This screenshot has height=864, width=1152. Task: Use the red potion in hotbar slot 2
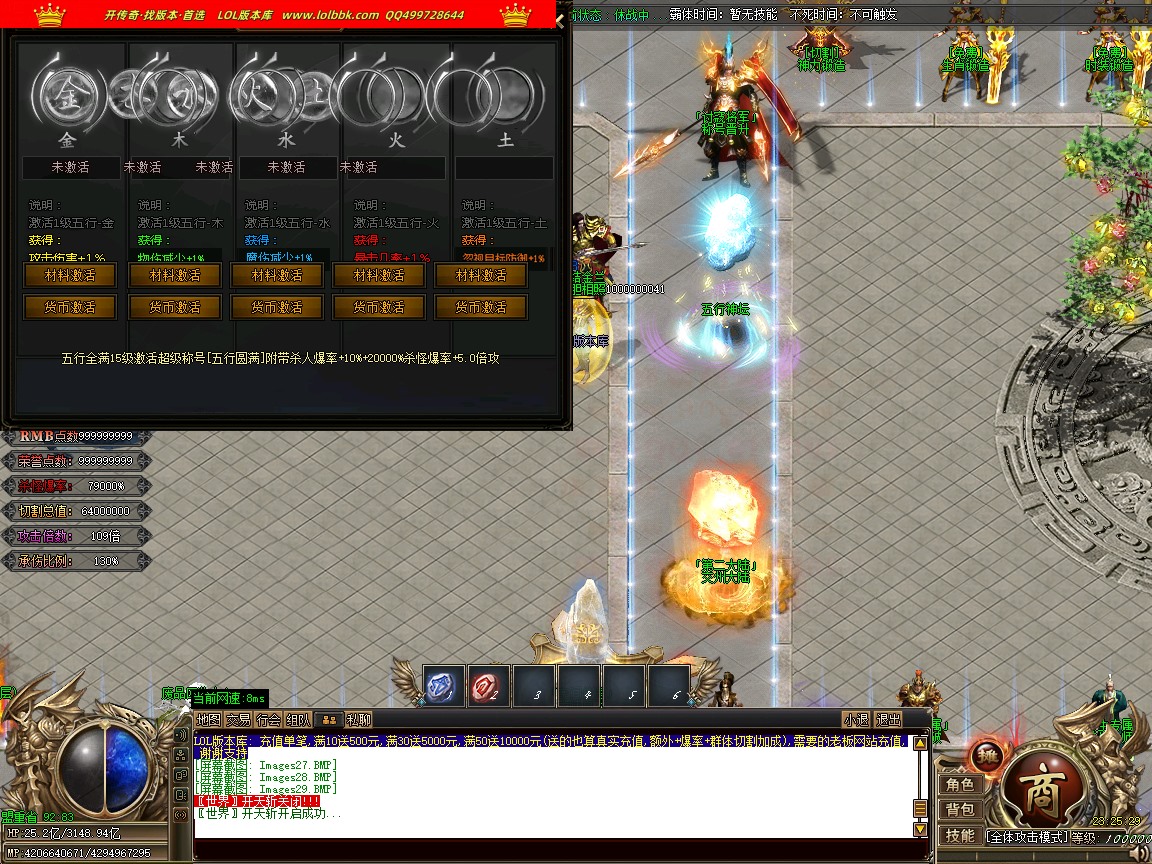pos(488,686)
